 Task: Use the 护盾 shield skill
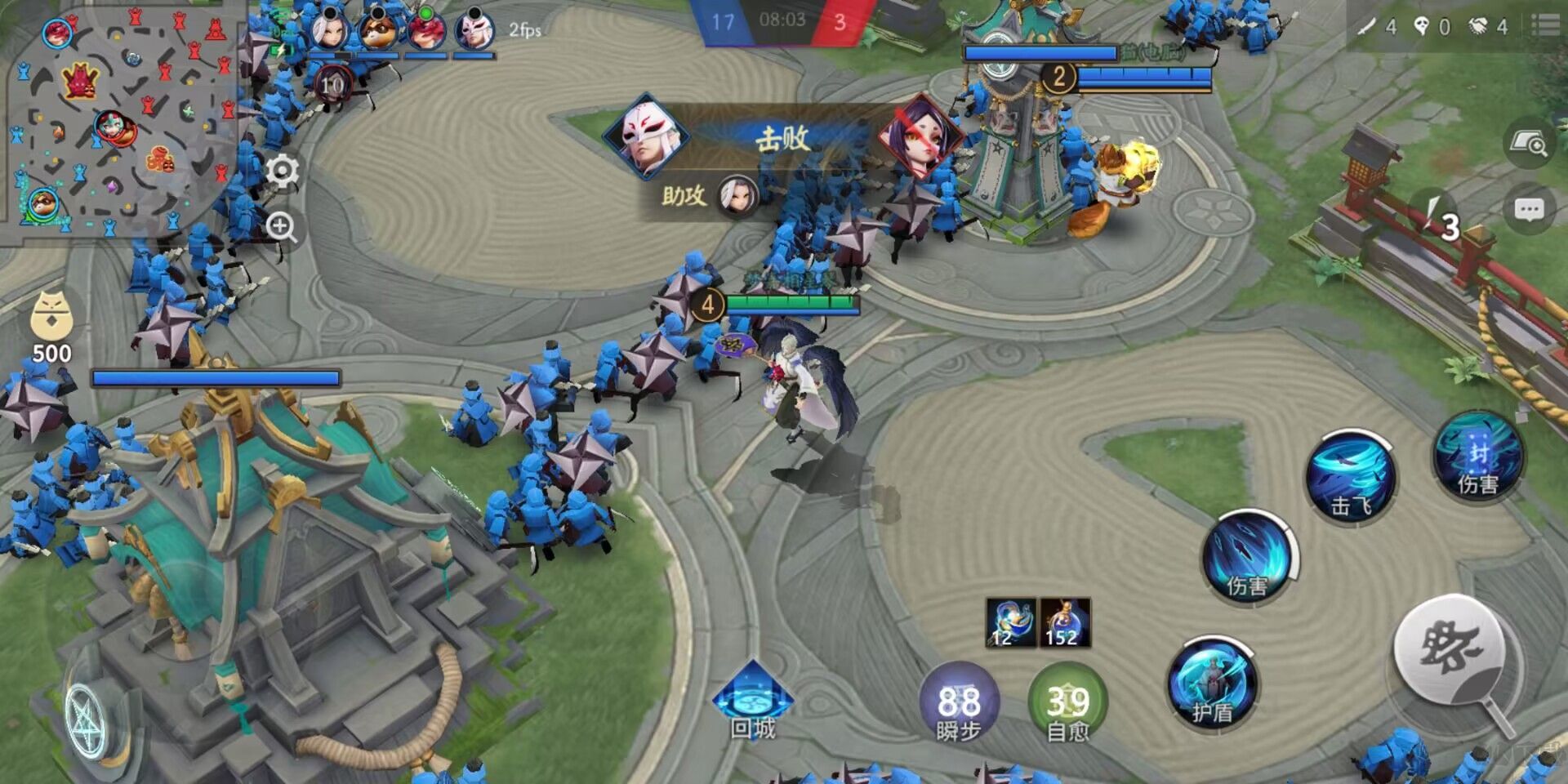pyautogui.click(x=1212, y=684)
